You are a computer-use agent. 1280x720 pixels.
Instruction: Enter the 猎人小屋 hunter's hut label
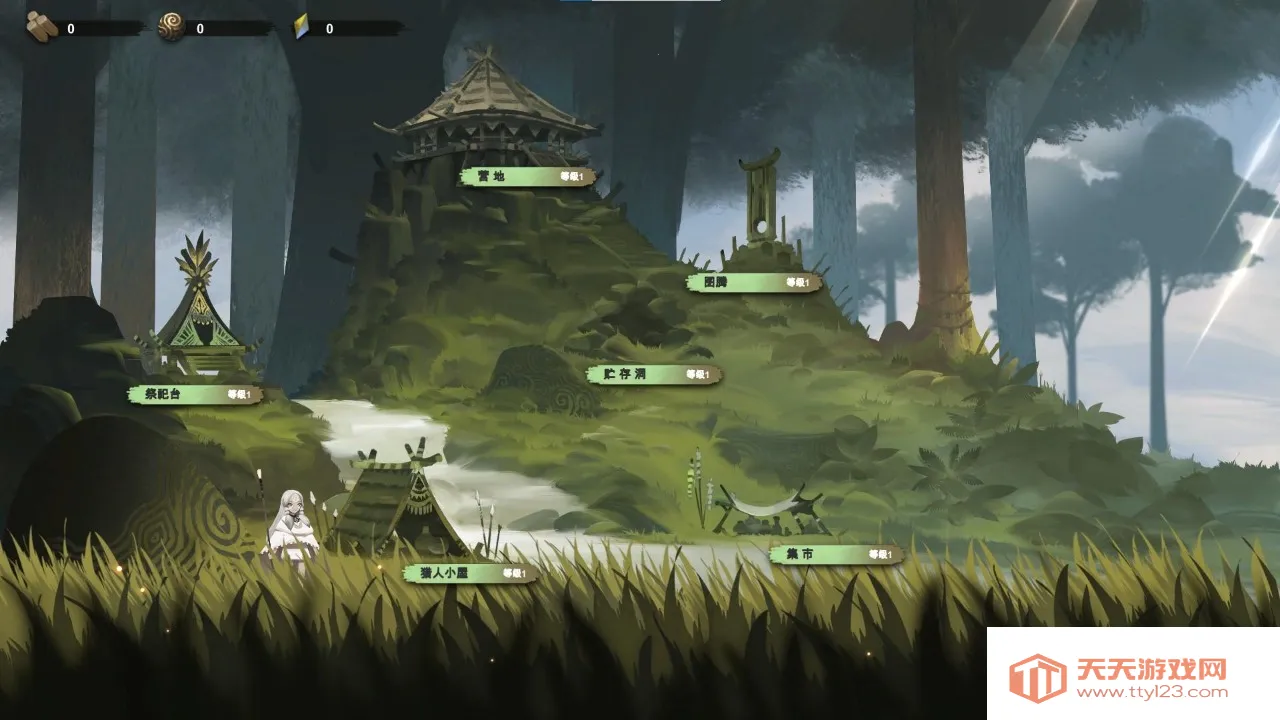point(471,574)
